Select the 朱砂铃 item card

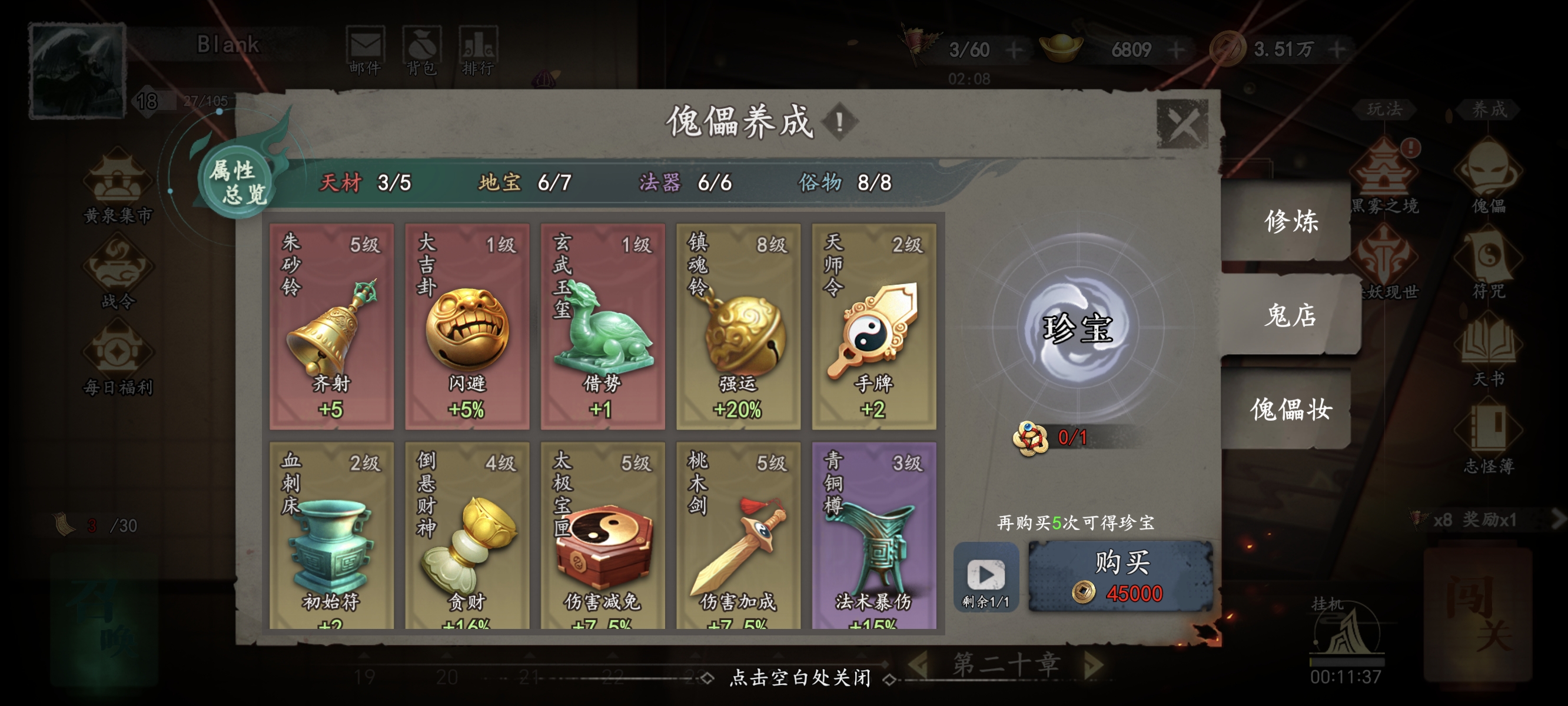coord(332,325)
